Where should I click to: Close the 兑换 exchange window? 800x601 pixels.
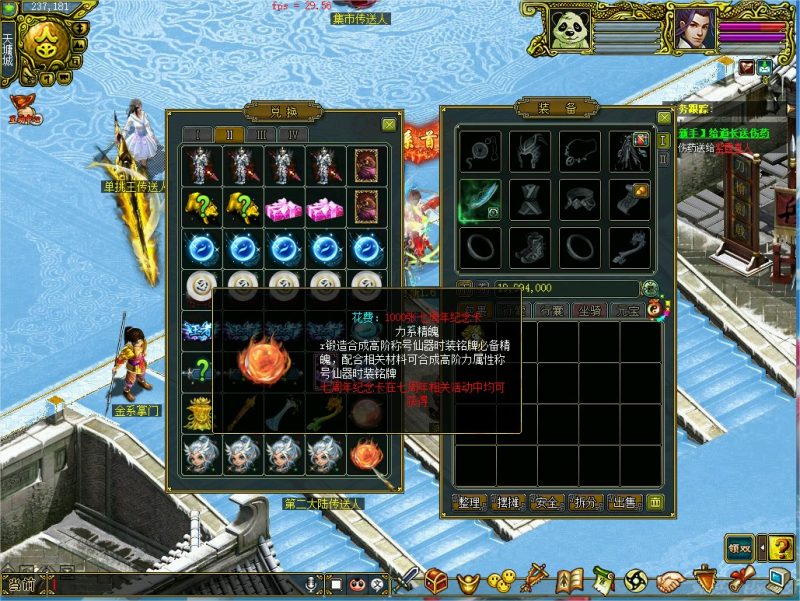(388, 124)
